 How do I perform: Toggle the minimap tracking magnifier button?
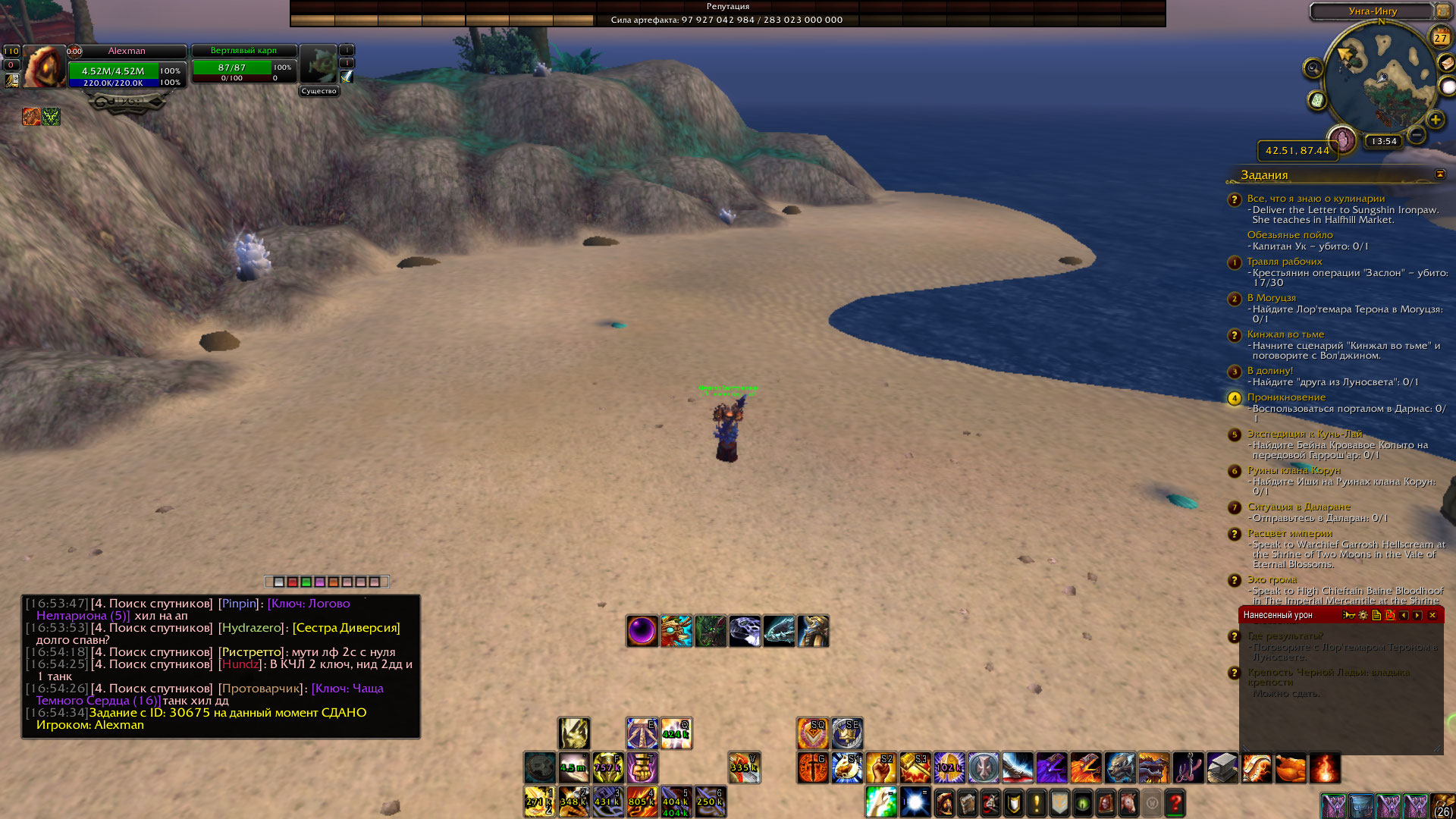pos(1313,69)
